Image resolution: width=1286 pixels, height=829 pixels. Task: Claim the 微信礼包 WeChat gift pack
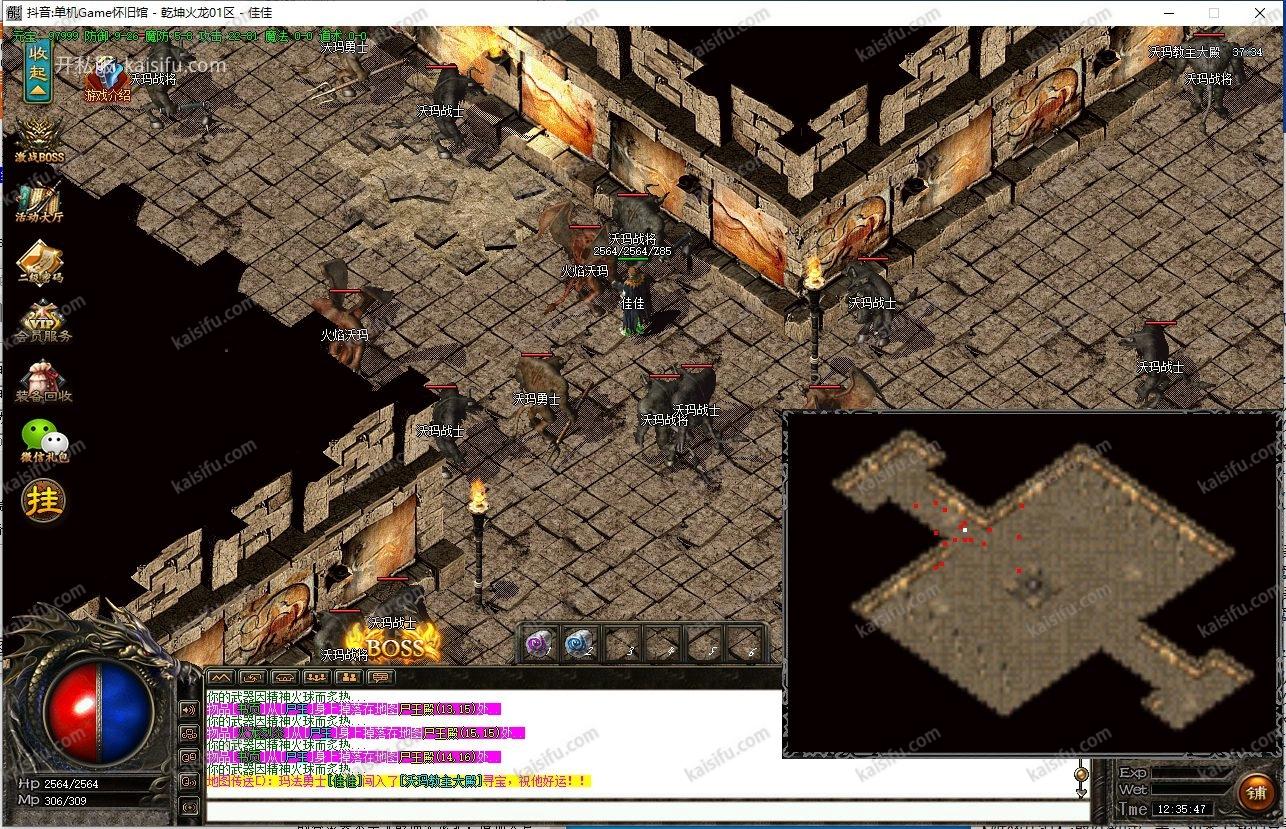coord(44,440)
